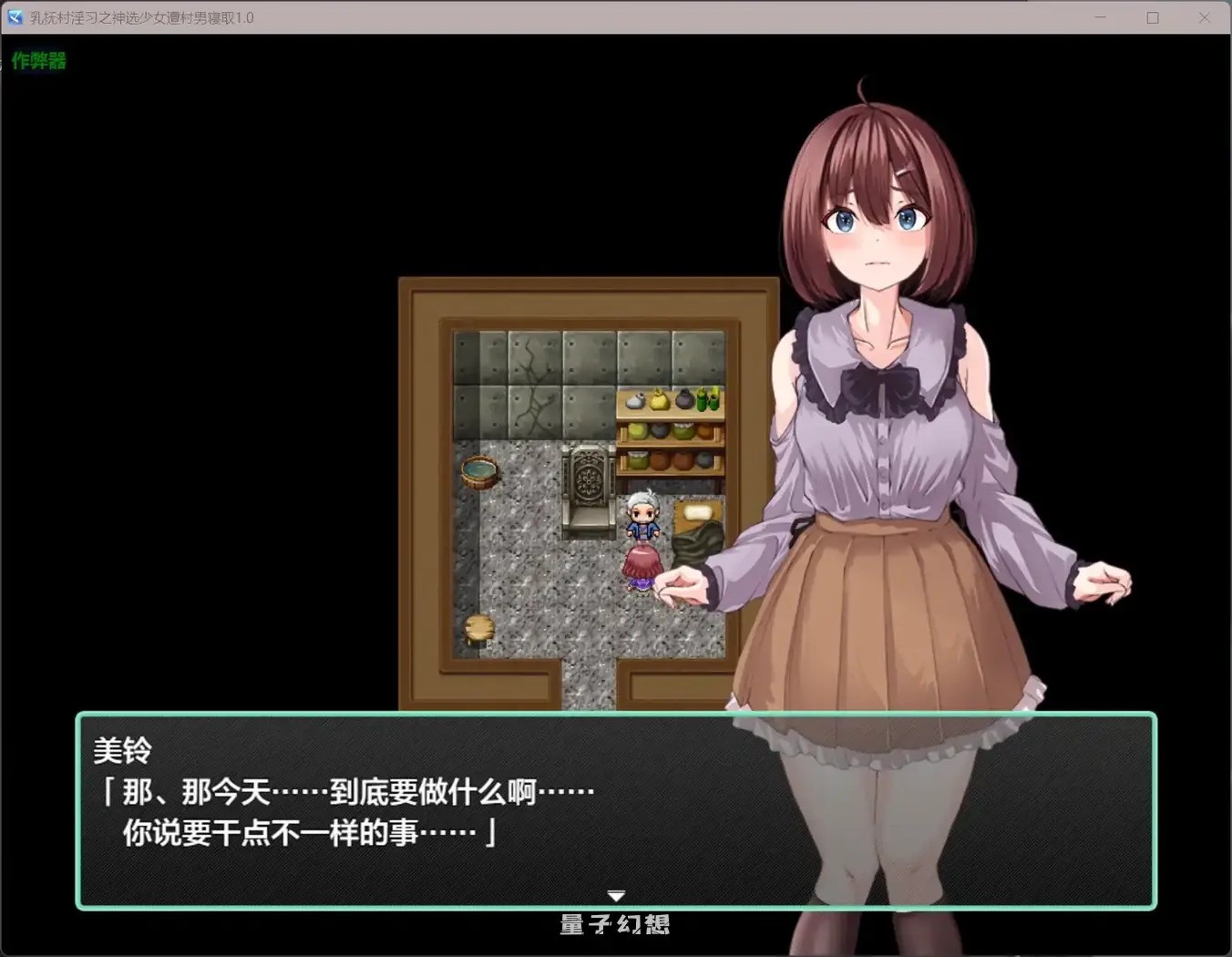Click the game icon in the title bar
Screen dimensions: 1232x957
(14, 17)
